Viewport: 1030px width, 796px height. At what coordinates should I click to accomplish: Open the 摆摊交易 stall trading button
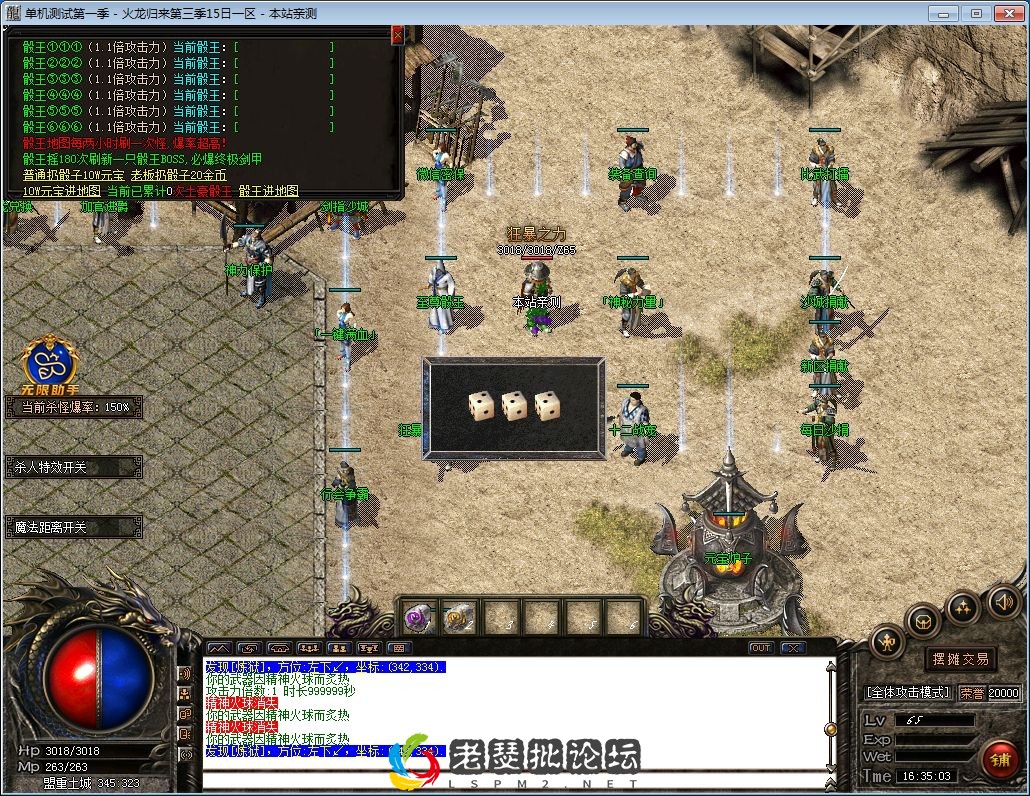960,659
